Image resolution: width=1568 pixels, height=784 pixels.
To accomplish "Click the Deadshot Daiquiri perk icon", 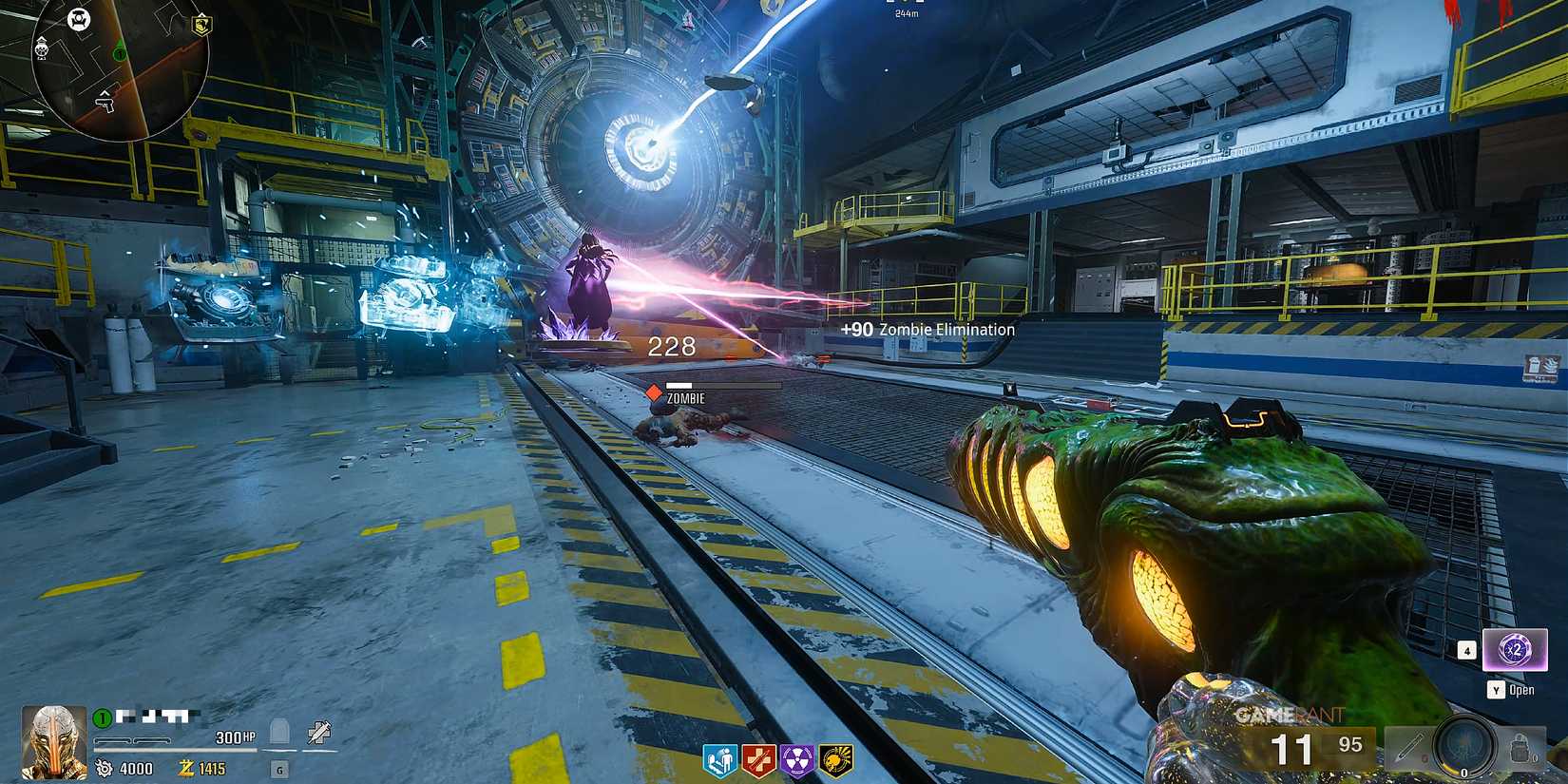I will [836, 760].
